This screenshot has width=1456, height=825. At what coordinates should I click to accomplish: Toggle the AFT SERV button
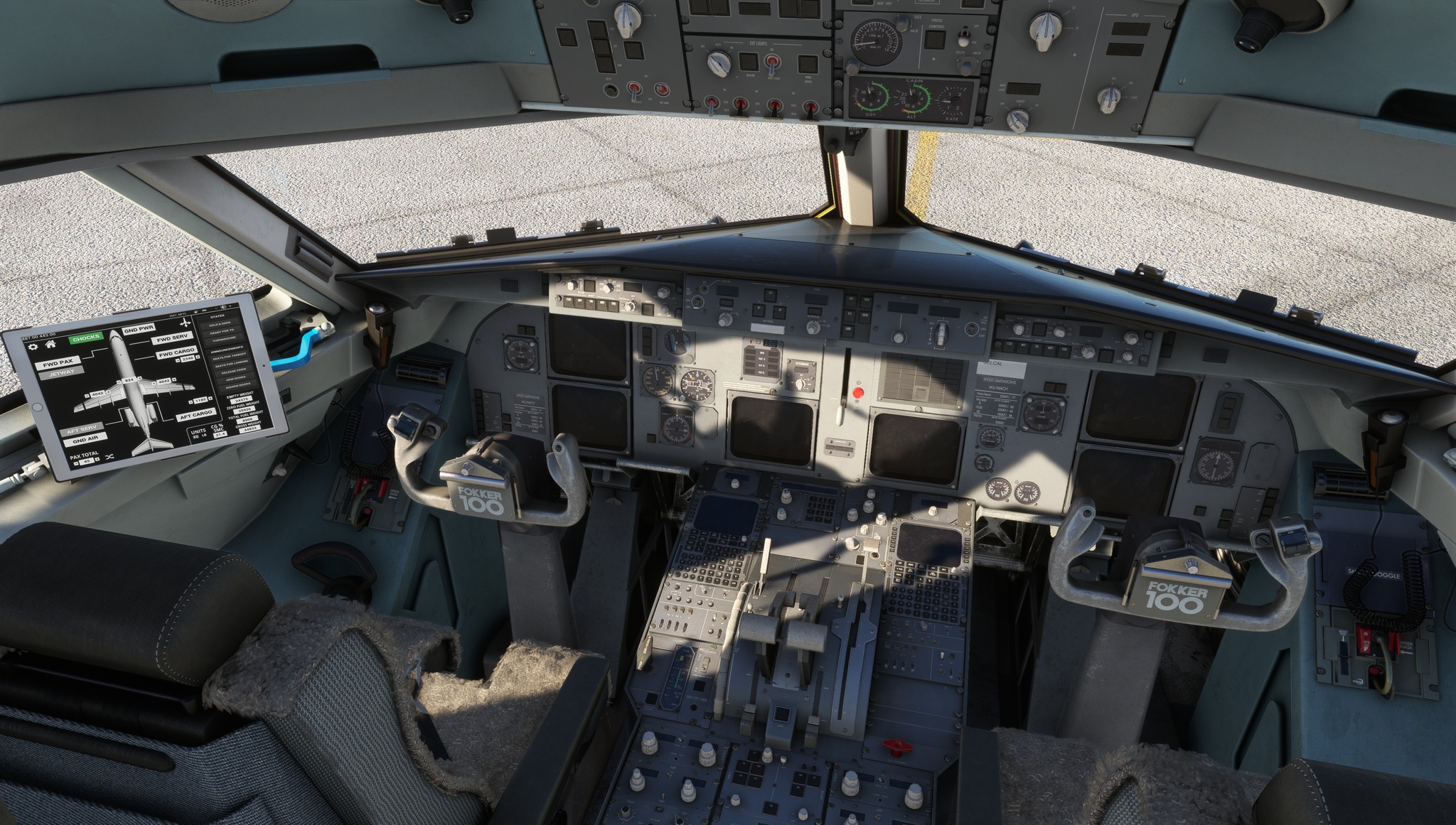tap(82, 430)
